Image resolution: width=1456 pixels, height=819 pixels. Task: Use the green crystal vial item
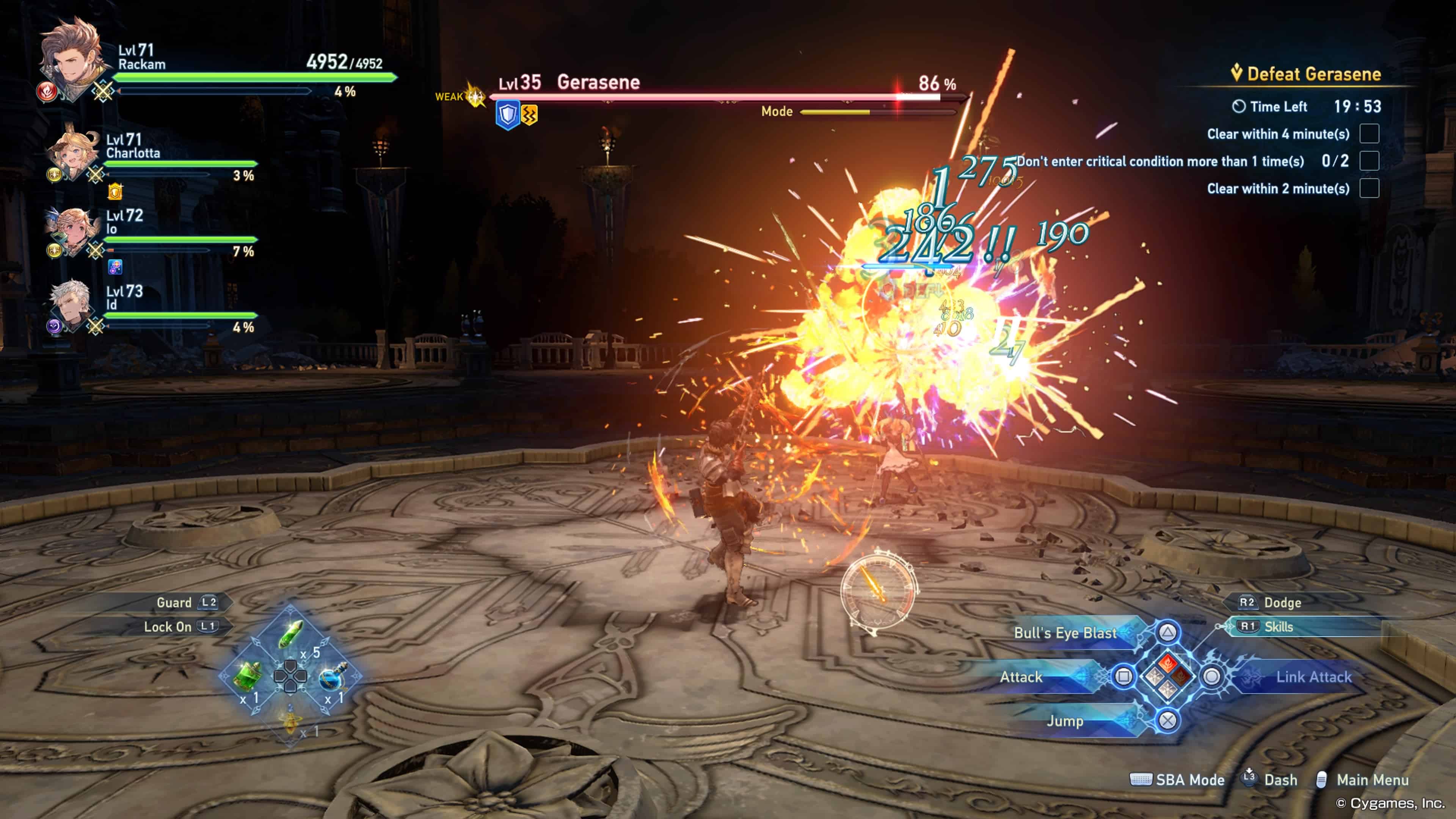point(290,634)
